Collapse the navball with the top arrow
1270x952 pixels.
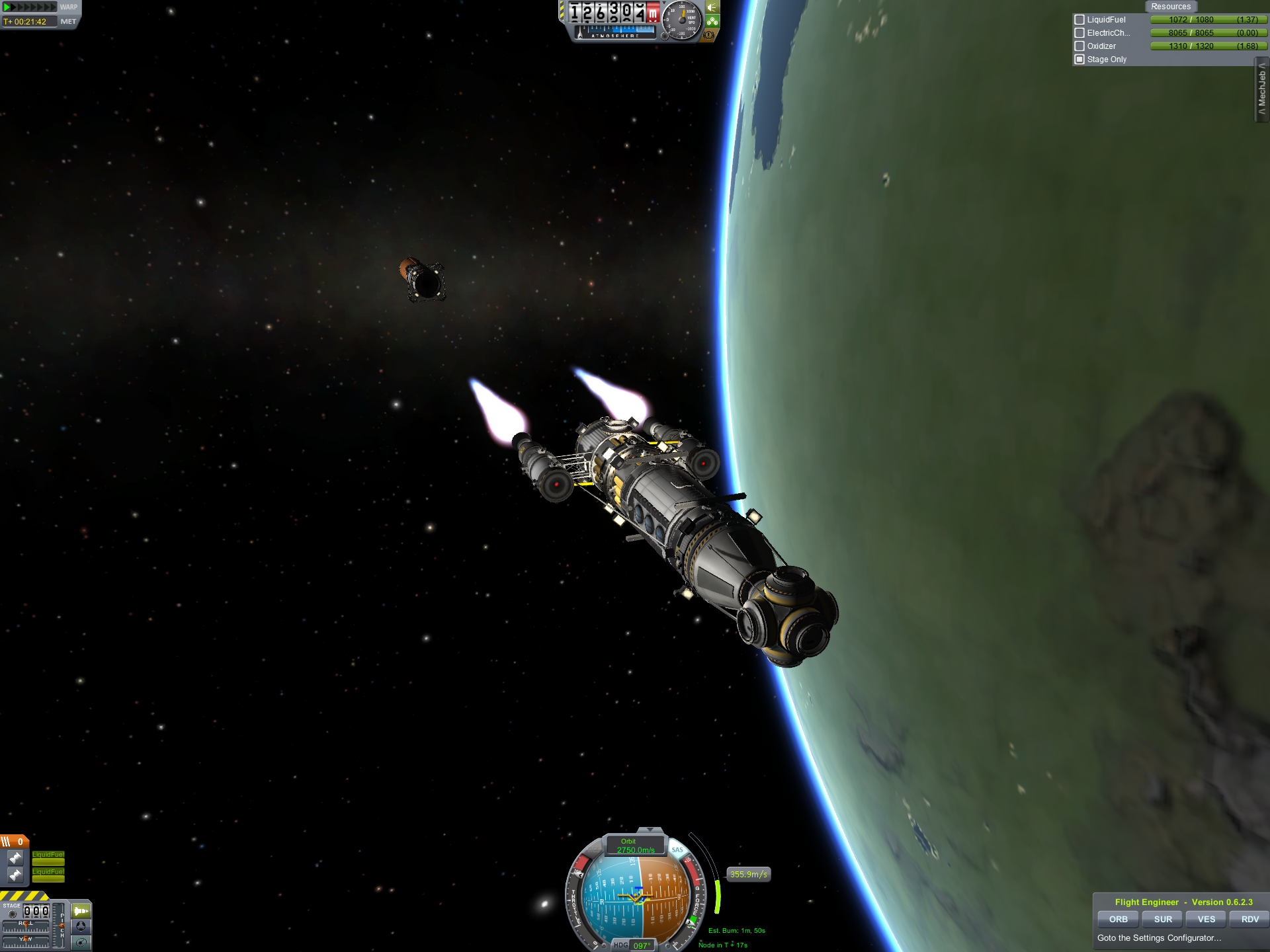650,829
